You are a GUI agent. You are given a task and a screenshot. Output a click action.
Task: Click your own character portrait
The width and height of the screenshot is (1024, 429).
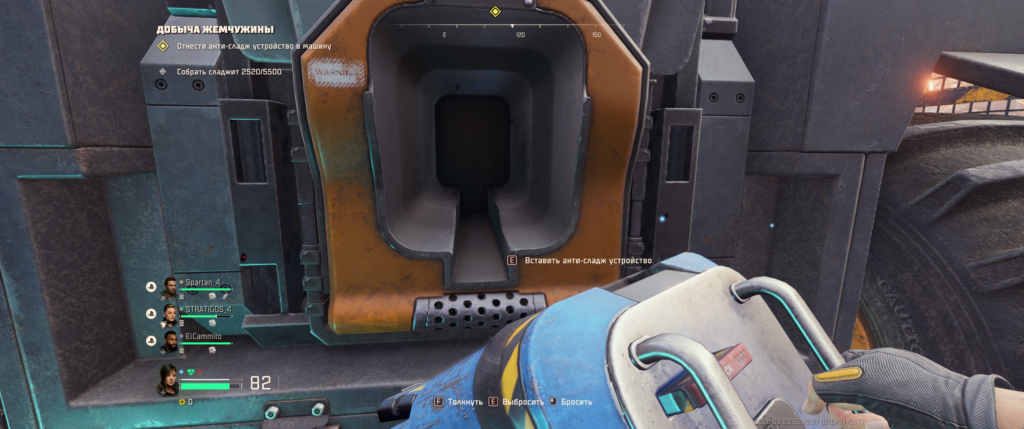tap(168, 380)
